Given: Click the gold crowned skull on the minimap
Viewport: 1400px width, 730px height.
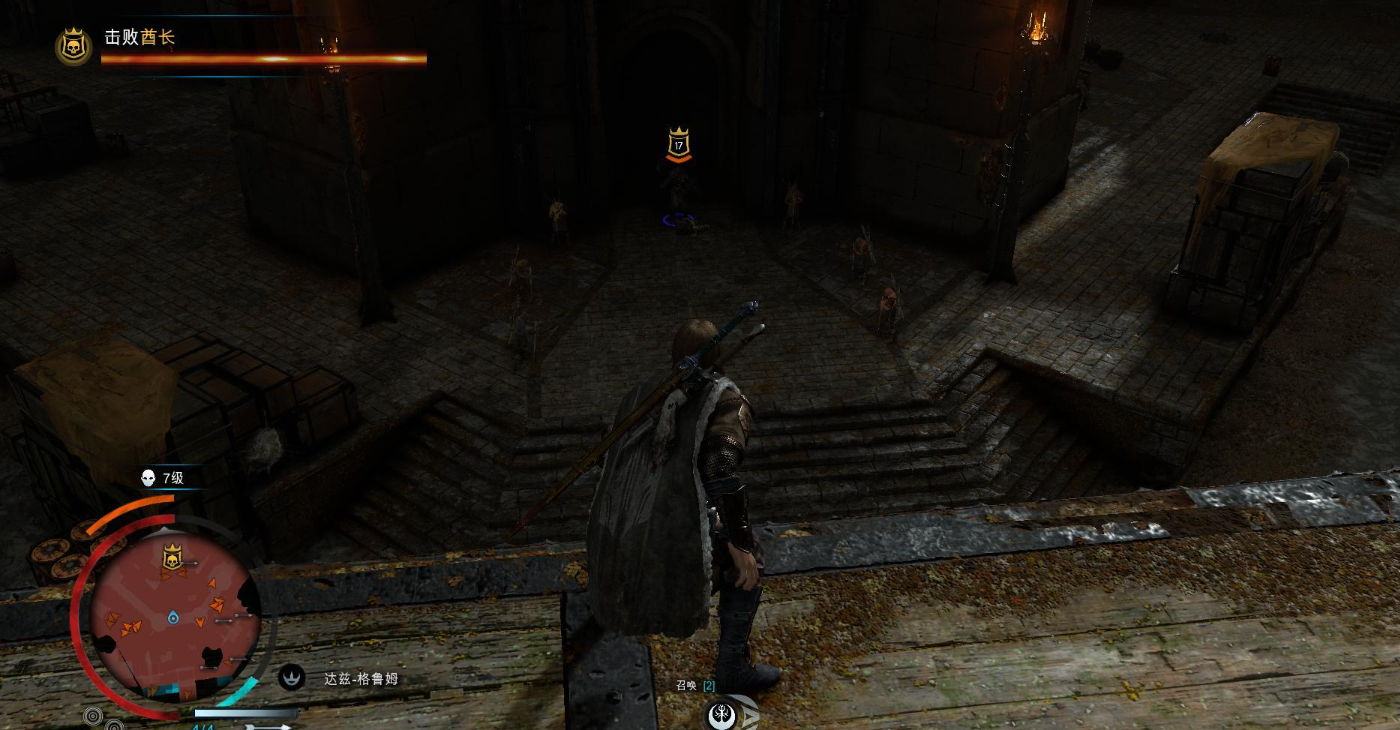Looking at the screenshot, I should [x=172, y=556].
